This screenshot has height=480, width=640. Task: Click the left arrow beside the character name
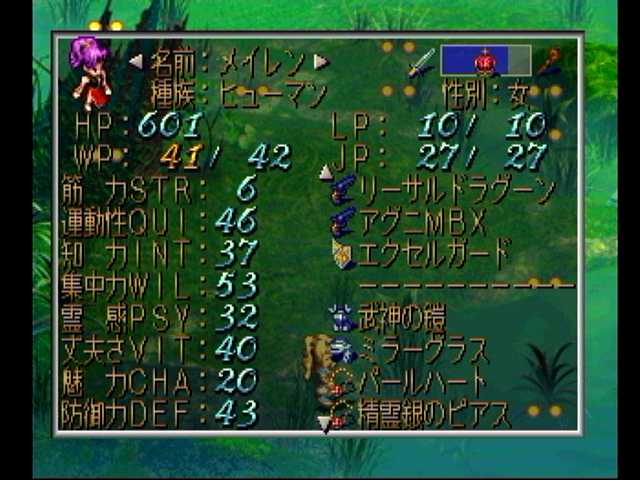[135, 62]
